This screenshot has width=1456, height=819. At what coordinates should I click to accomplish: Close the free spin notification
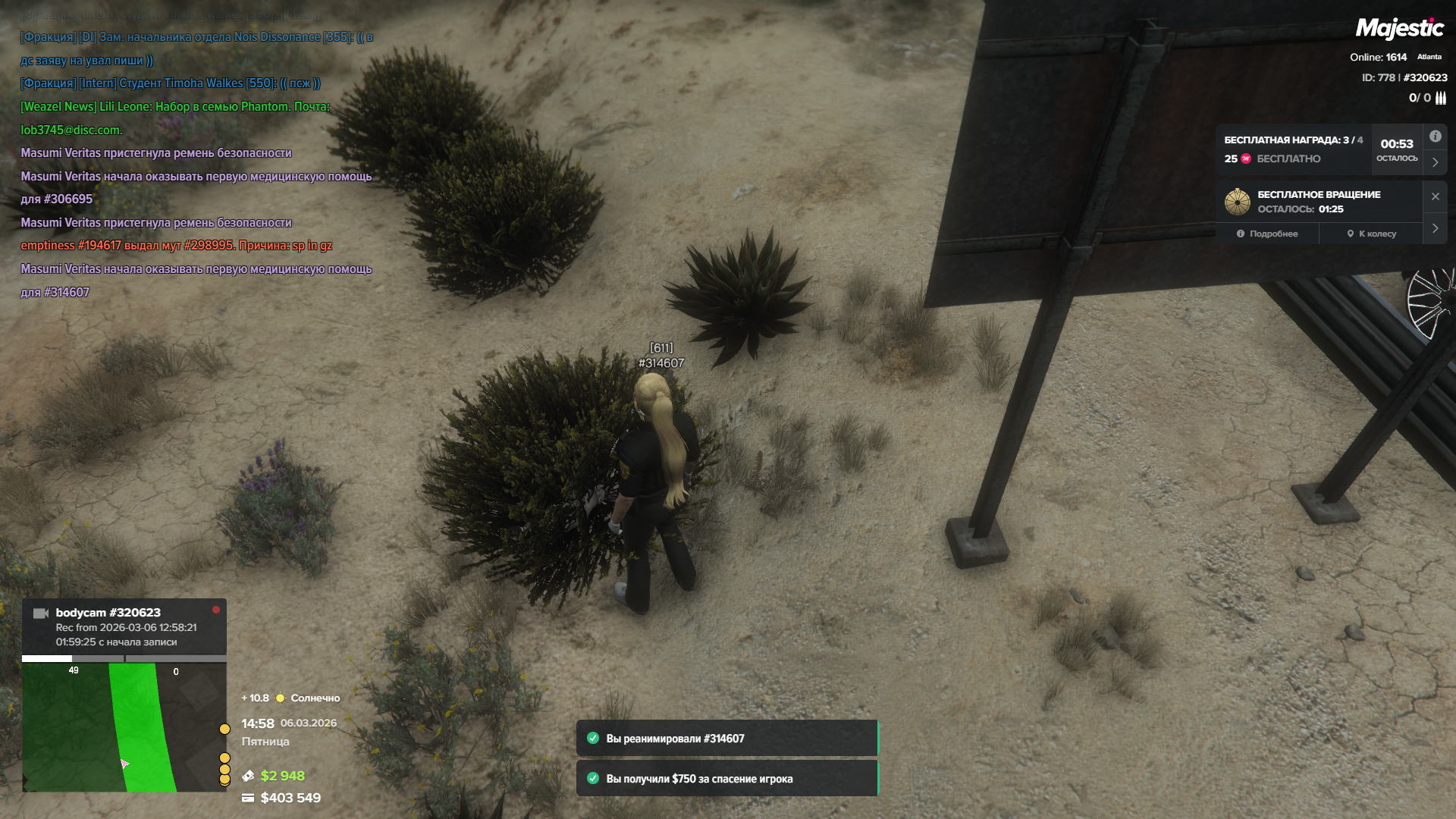pos(1435,196)
